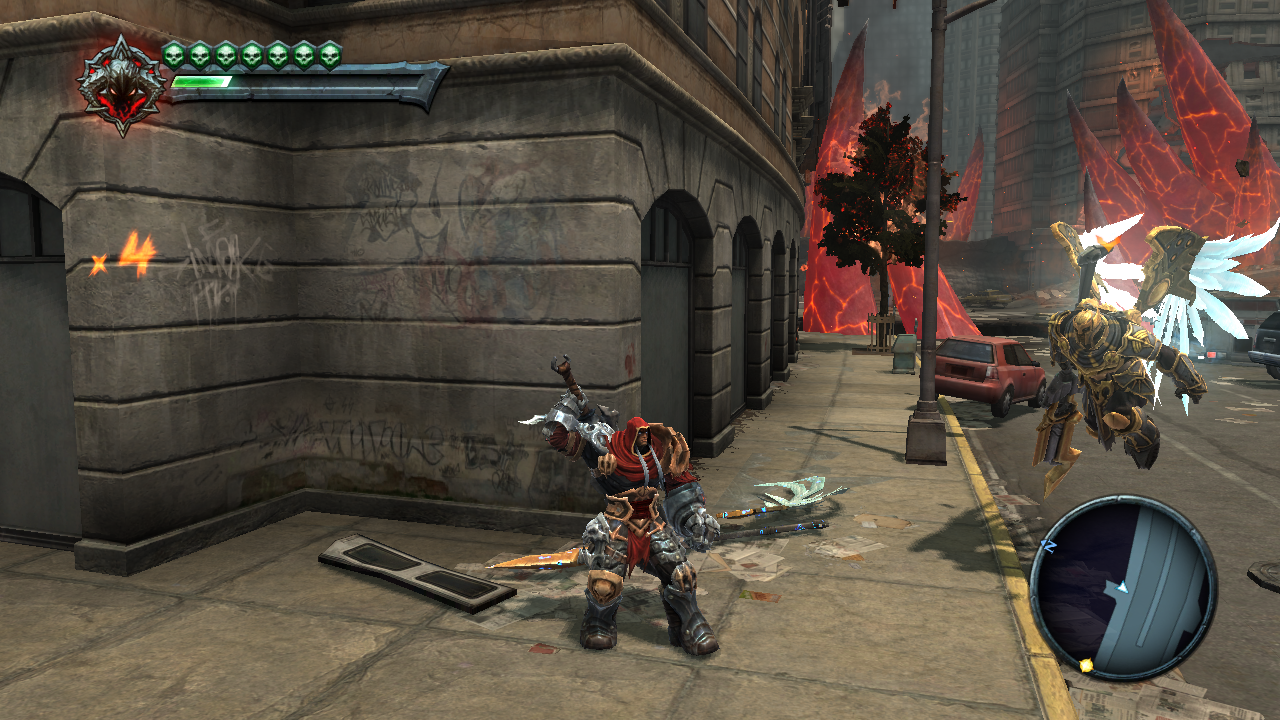Viewport: 1280px width, 720px height.
Task: Click the circular minimap
Action: (x=1122, y=587)
